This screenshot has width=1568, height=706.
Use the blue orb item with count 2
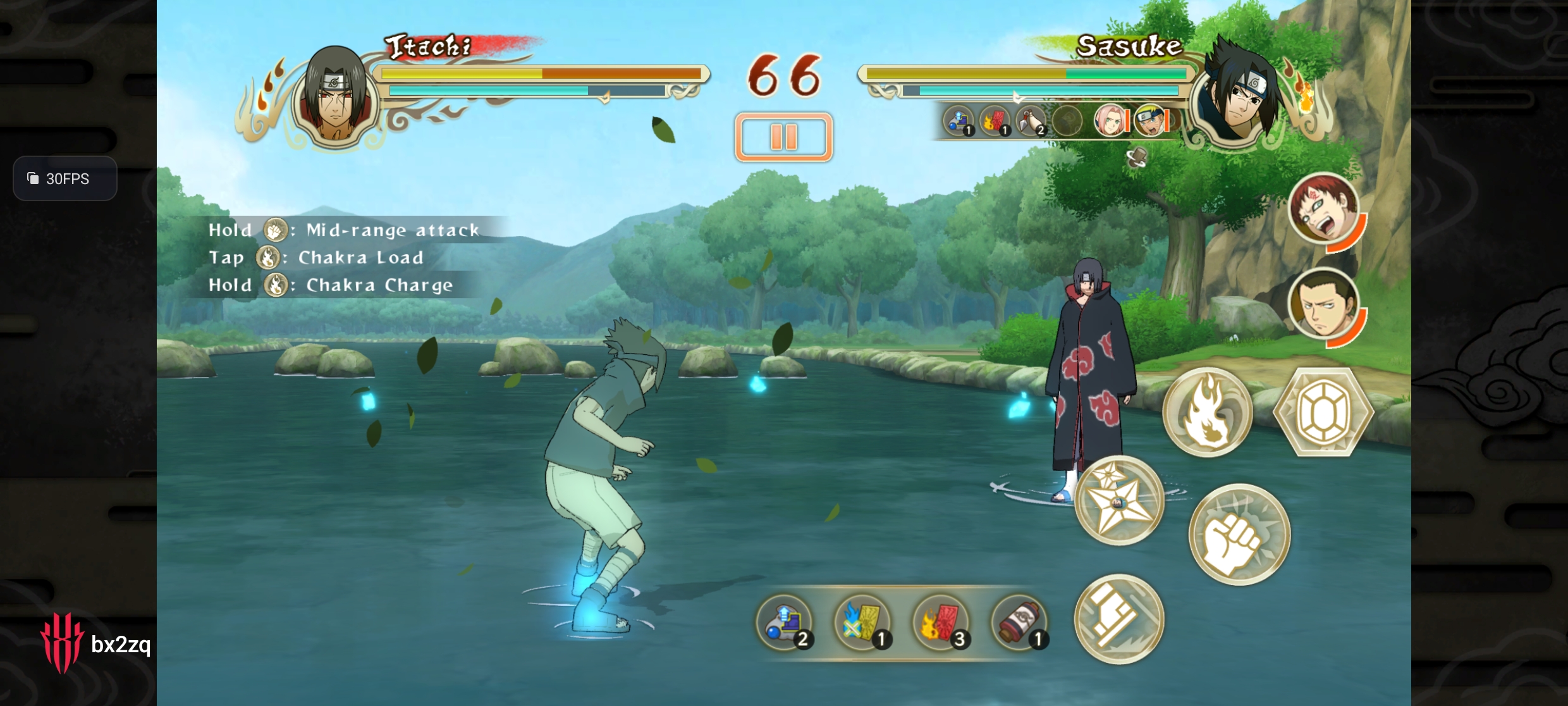(785, 622)
